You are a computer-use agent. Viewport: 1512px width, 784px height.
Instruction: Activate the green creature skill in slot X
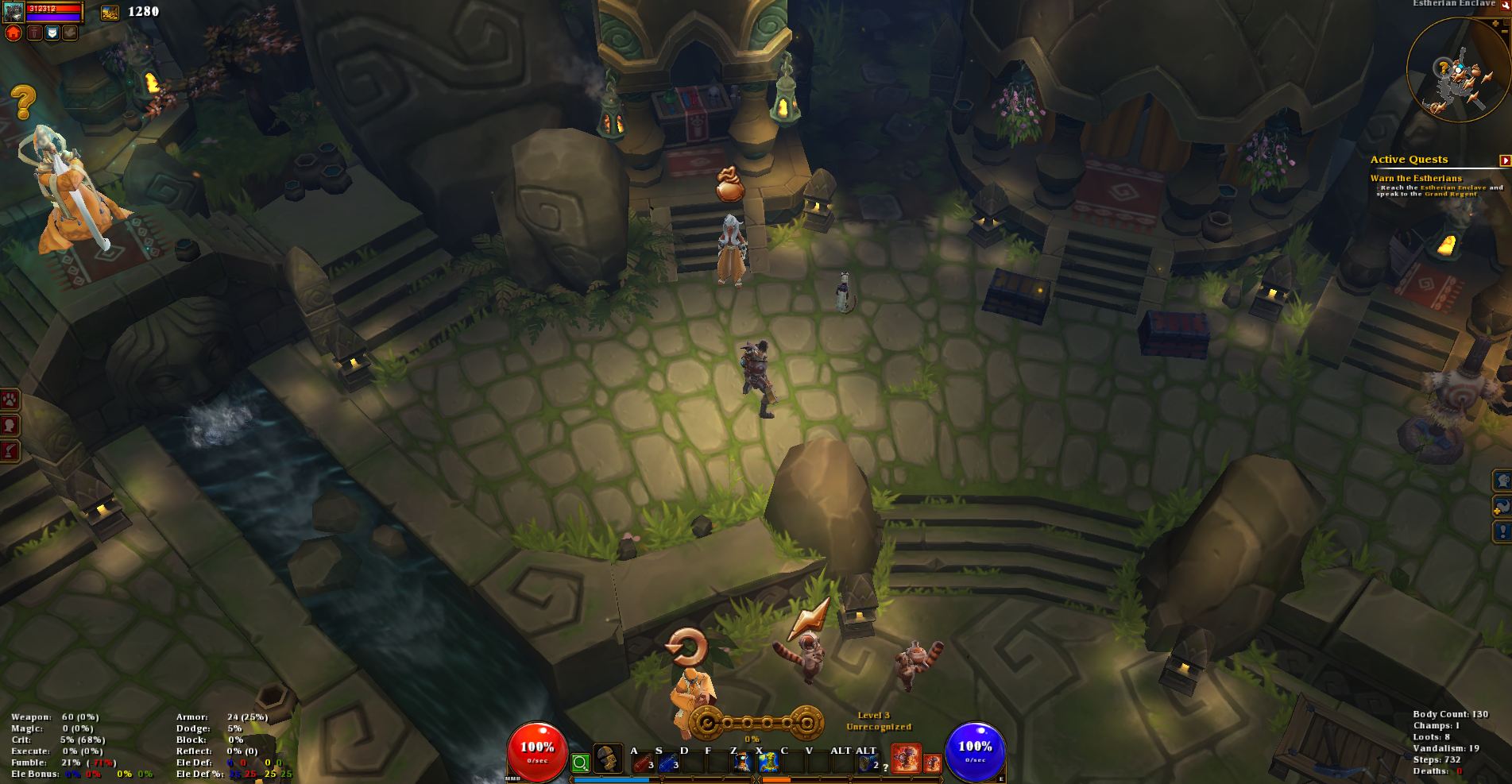pos(768,763)
